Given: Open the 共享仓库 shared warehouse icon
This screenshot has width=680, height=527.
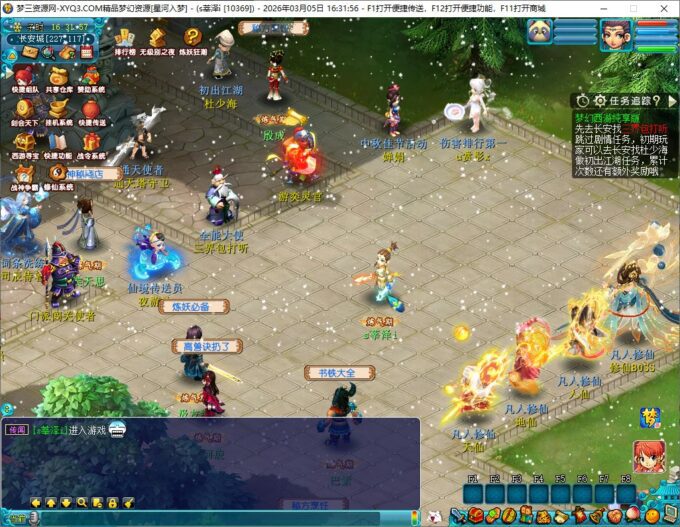Looking at the screenshot, I should coord(59,76).
